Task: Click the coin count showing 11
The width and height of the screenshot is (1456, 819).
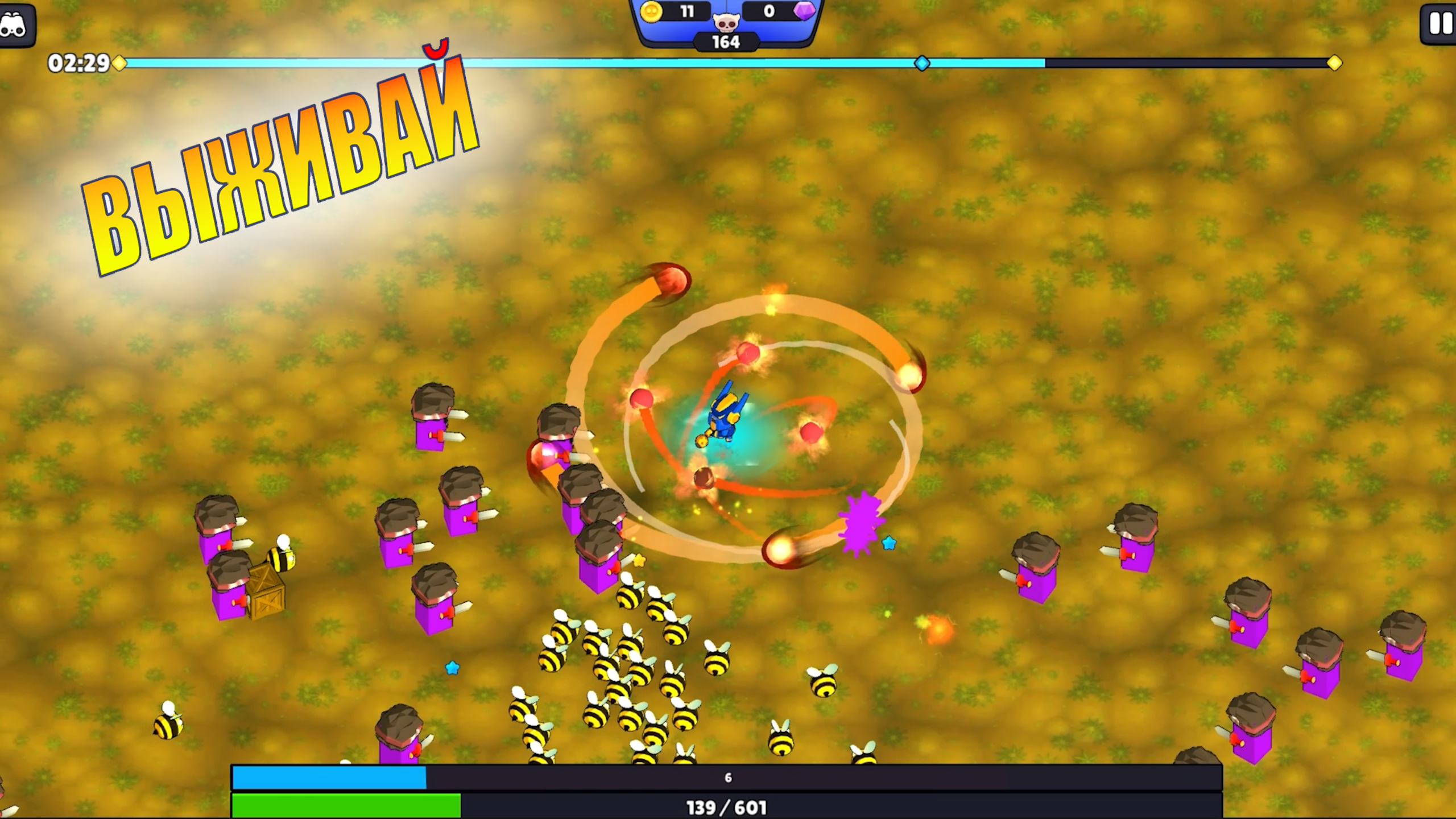Action: [688, 11]
